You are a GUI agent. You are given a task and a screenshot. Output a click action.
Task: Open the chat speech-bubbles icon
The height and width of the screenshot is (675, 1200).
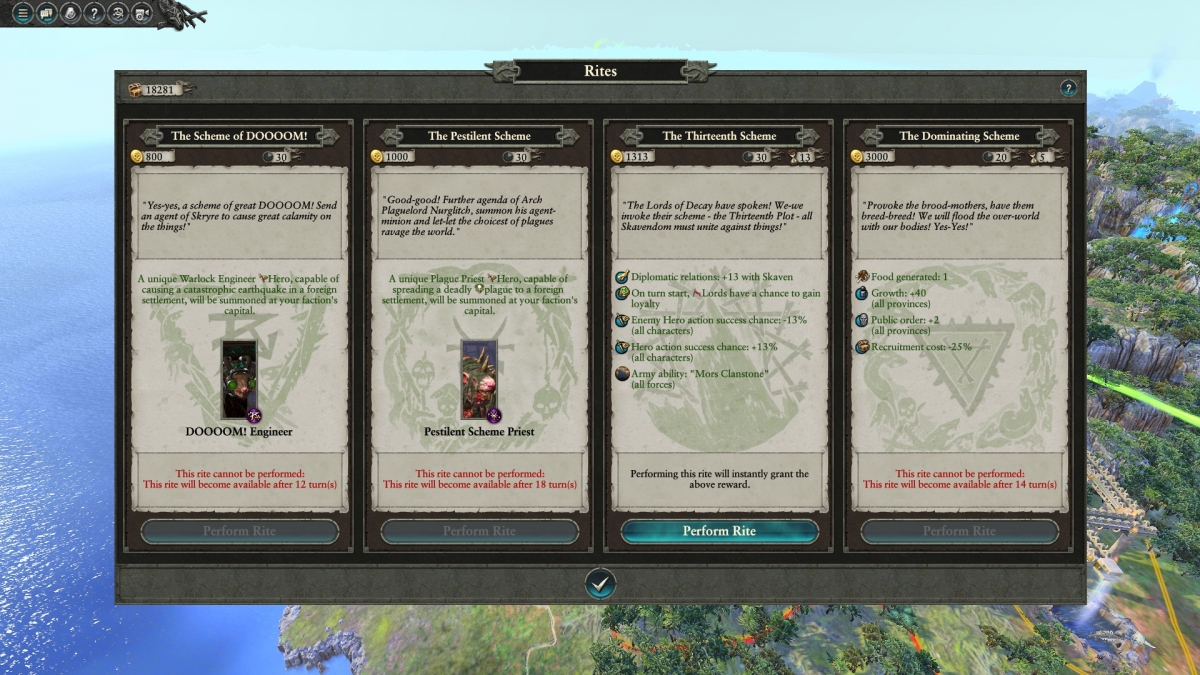point(46,13)
